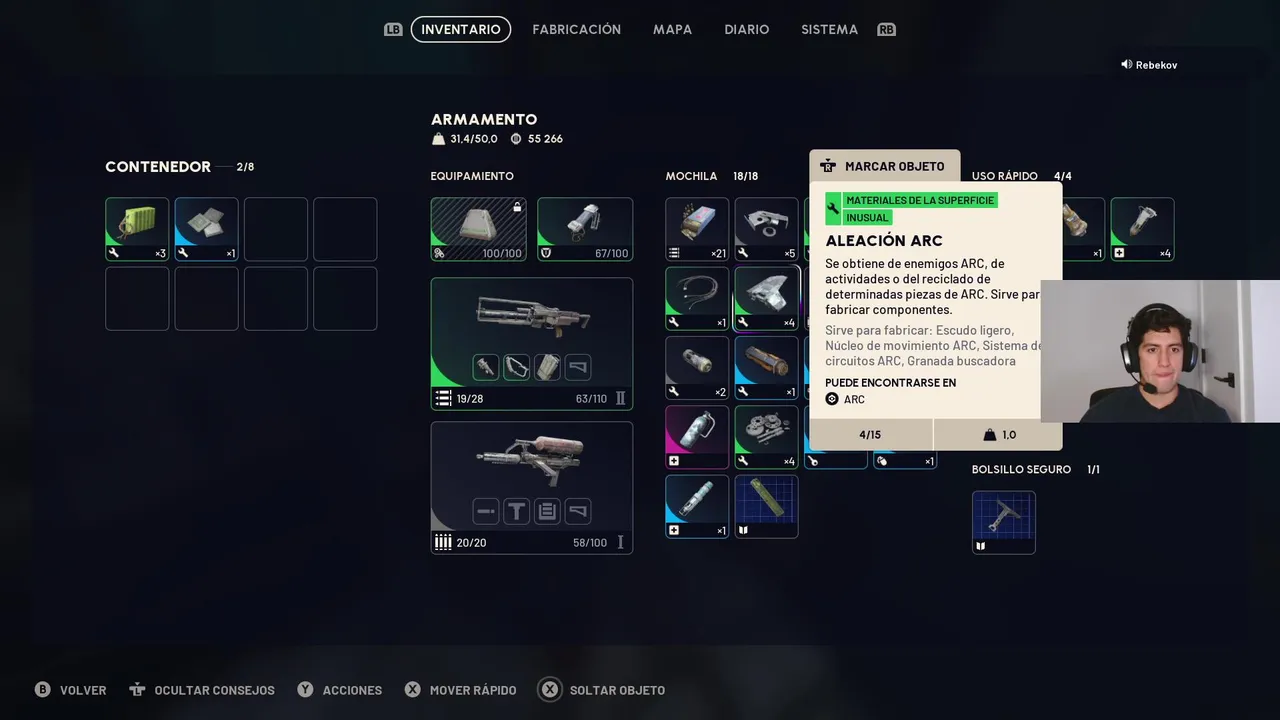Select the pink-rarity canister item

tap(697, 437)
